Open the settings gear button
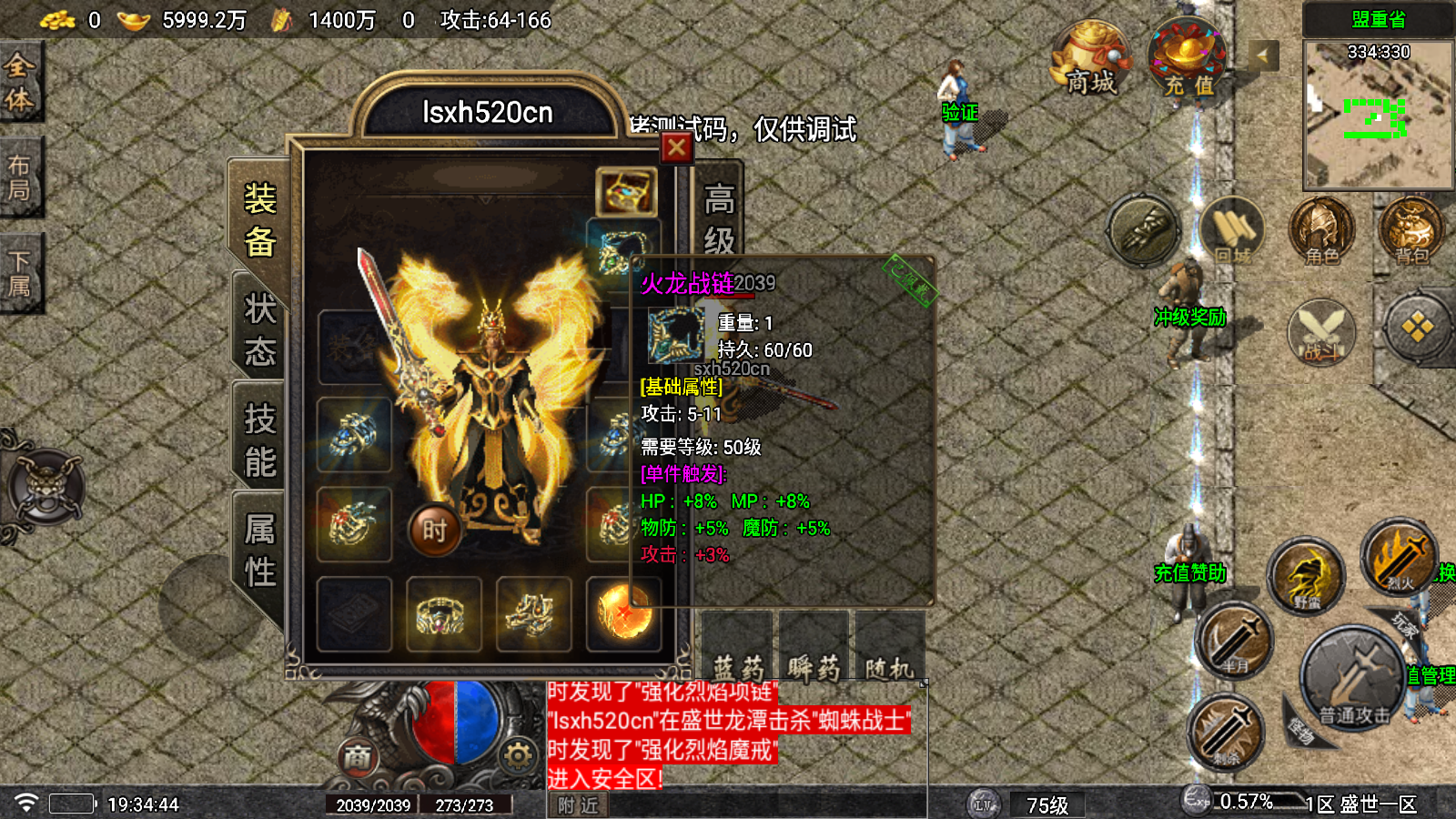Viewport: 1456px width, 819px height. (x=518, y=754)
